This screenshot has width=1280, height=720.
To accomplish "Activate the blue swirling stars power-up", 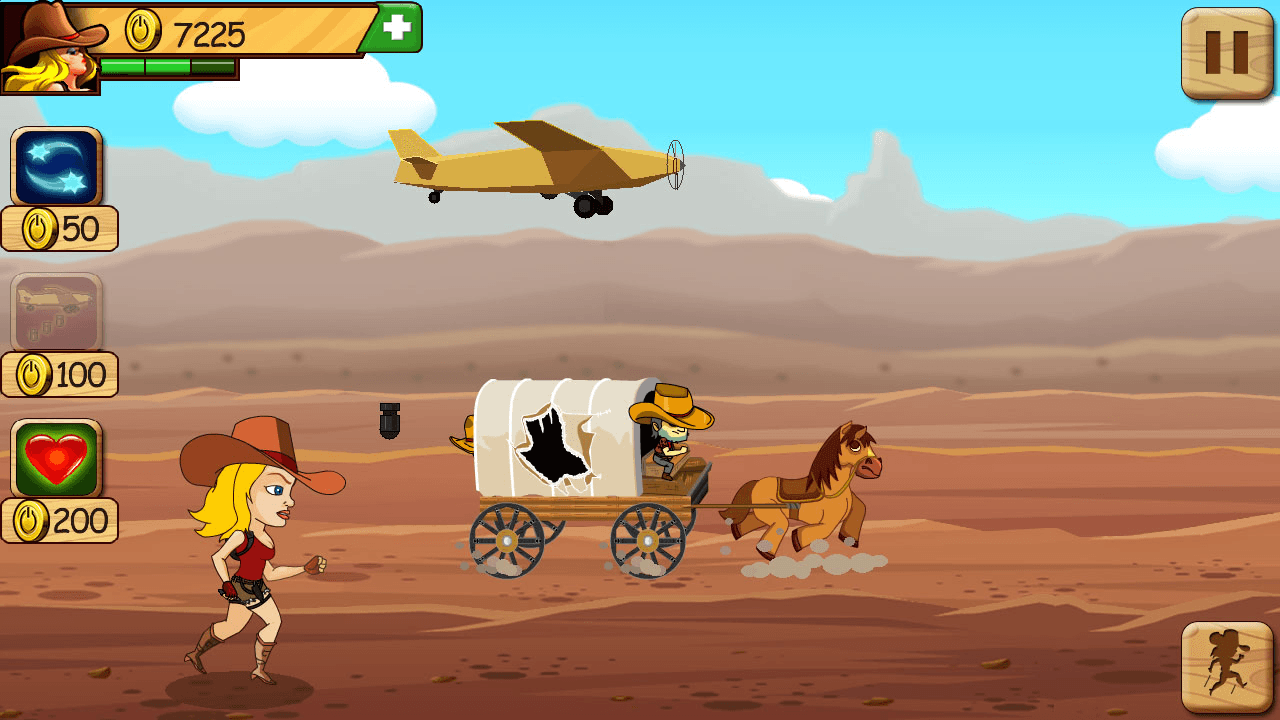I will pos(57,167).
